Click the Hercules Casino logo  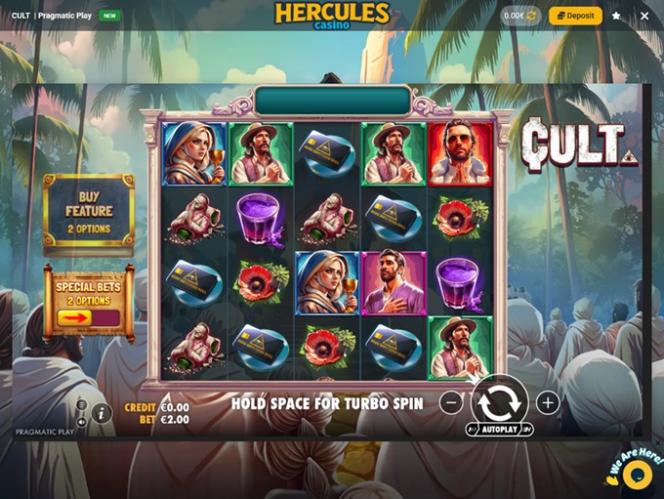(332, 15)
